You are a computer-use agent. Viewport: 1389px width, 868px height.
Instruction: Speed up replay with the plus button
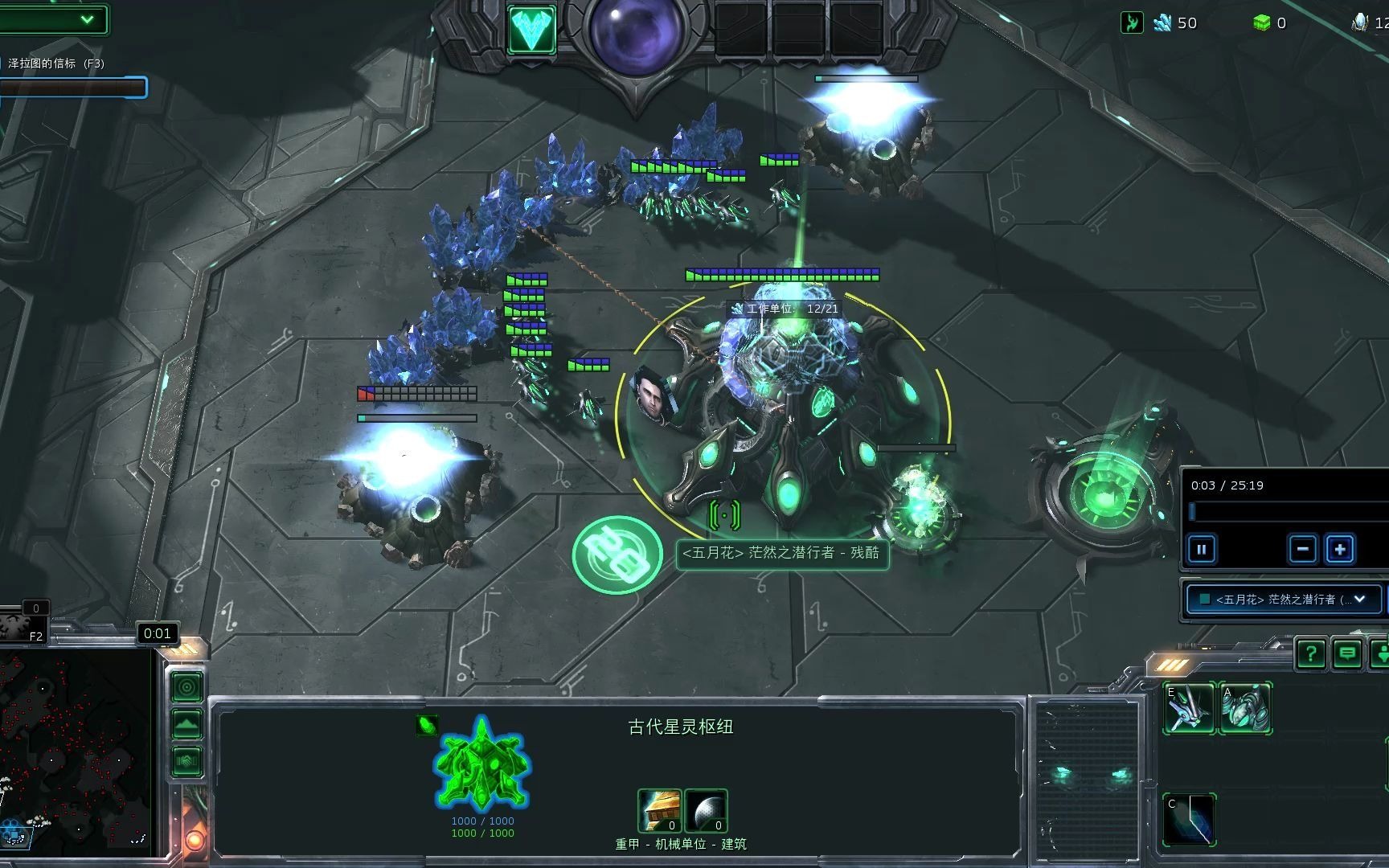tap(1339, 550)
